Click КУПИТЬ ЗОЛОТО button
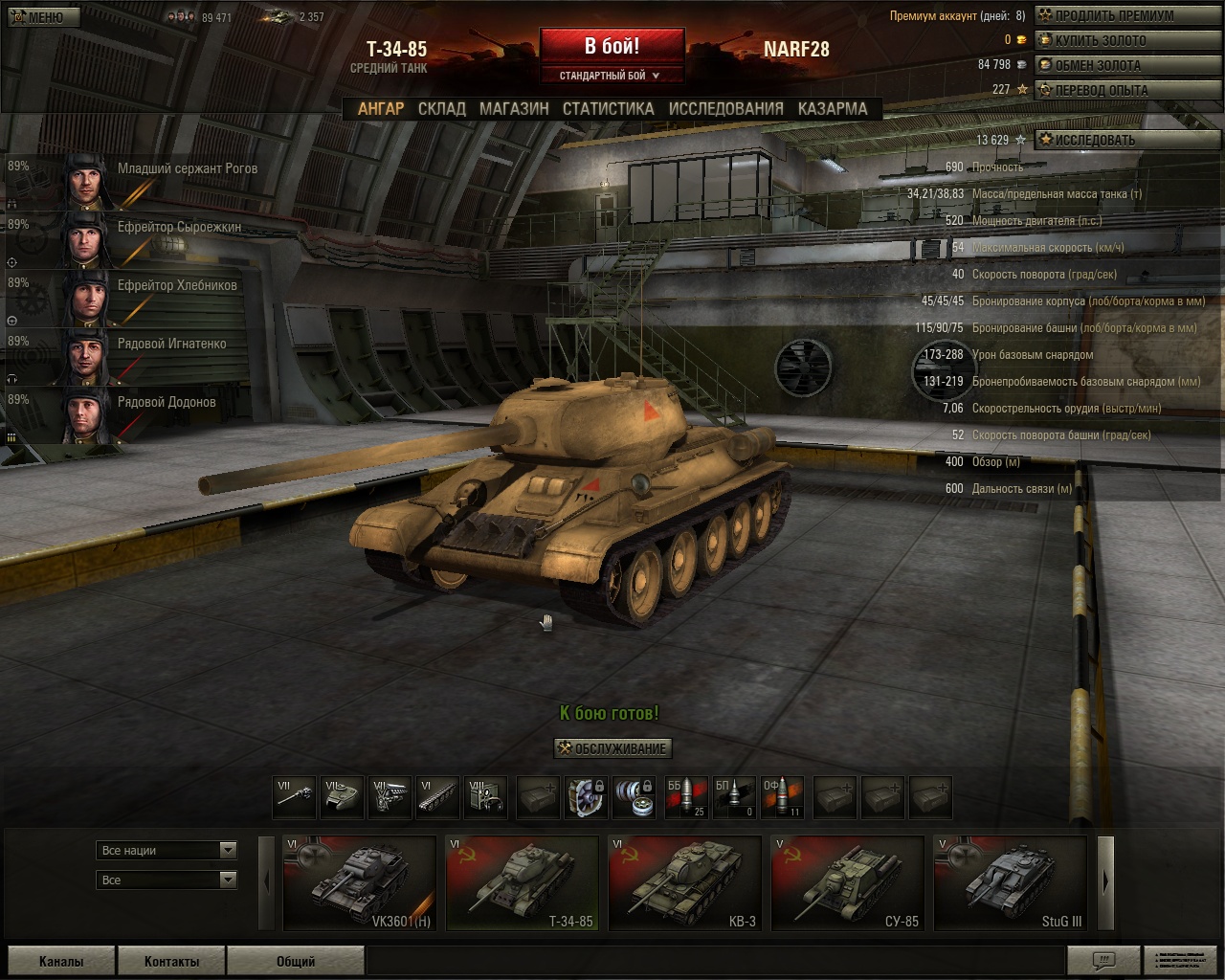Screen dimensions: 1225x980 coord(1100,40)
